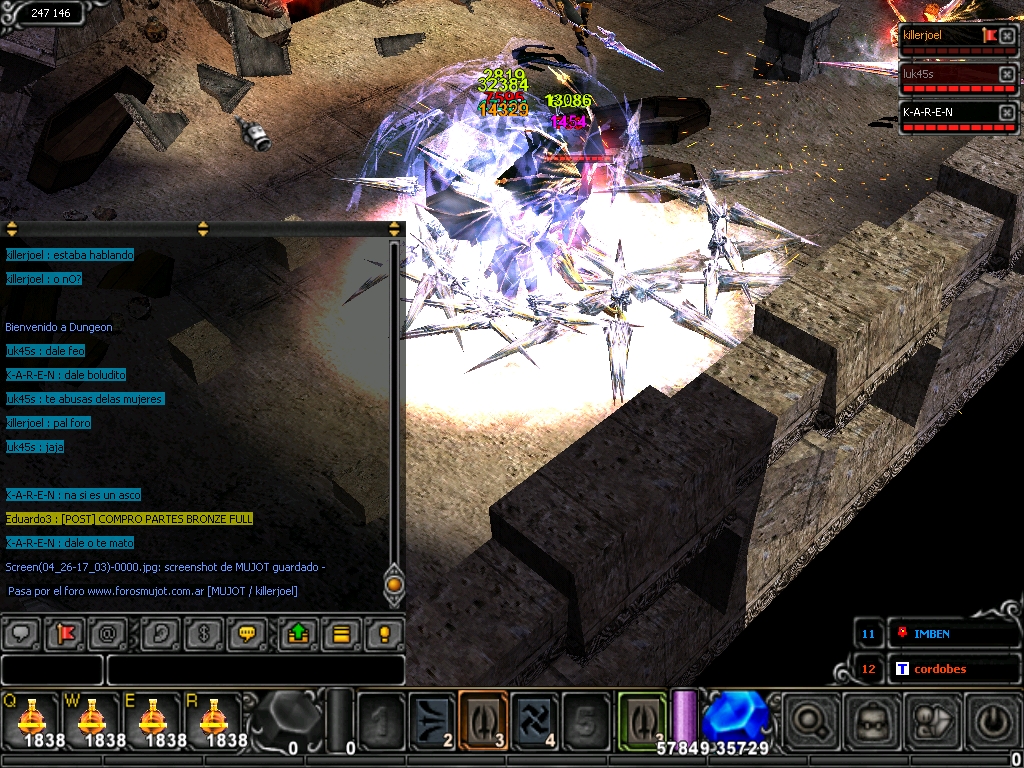Click the power button system menu

pyautogui.click(x=989, y=720)
